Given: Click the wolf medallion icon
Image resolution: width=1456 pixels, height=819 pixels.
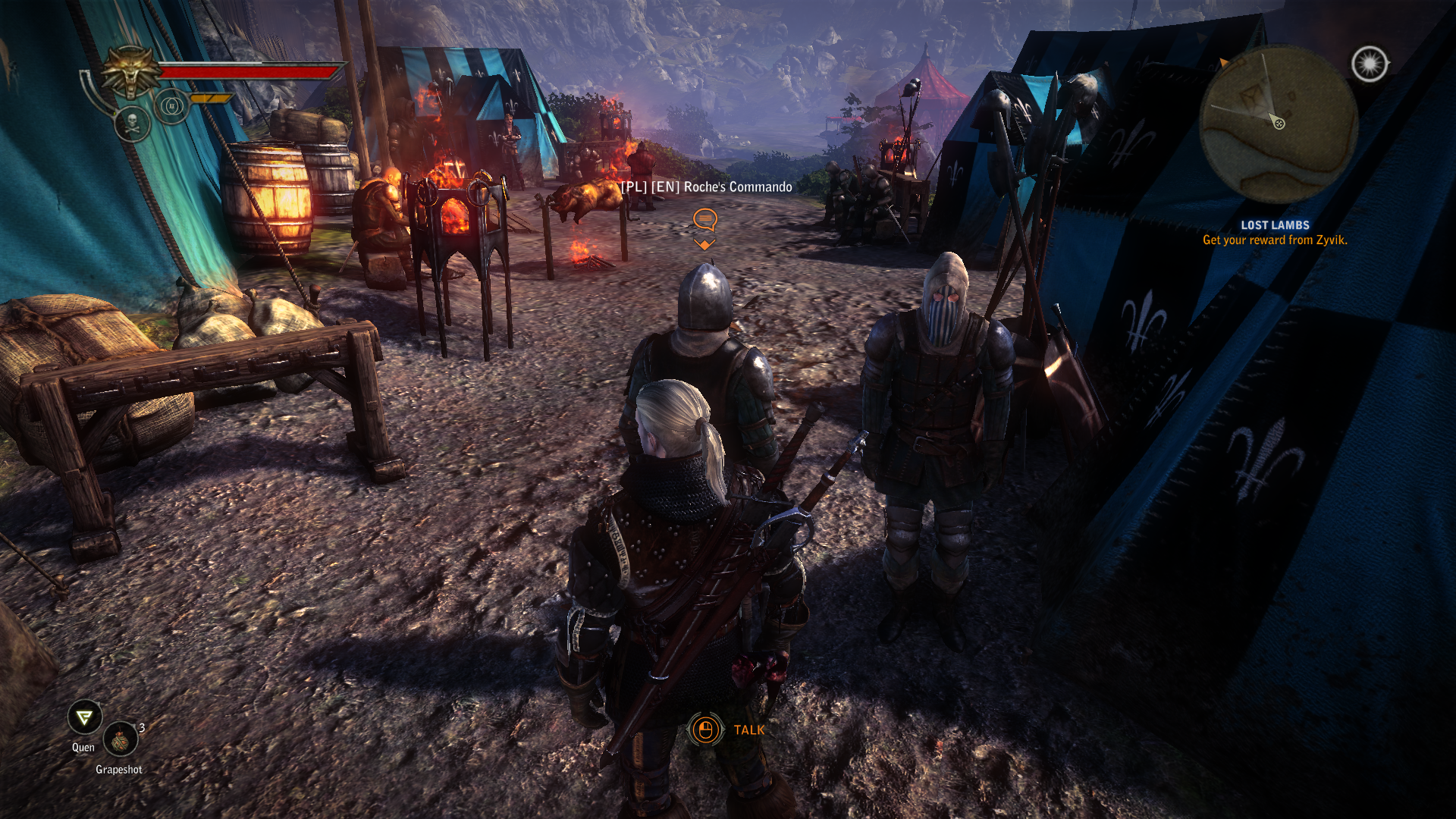Looking at the screenshot, I should point(131,72).
